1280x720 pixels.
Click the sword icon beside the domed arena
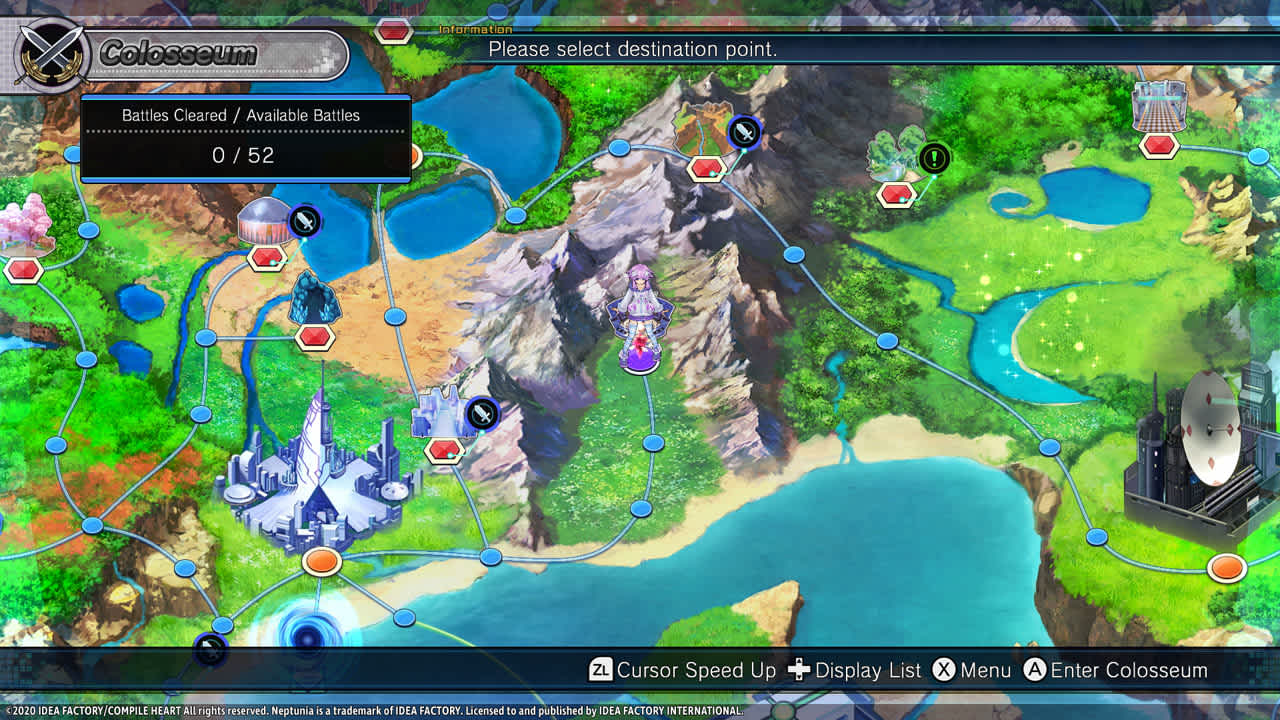click(x=303, y=222)
